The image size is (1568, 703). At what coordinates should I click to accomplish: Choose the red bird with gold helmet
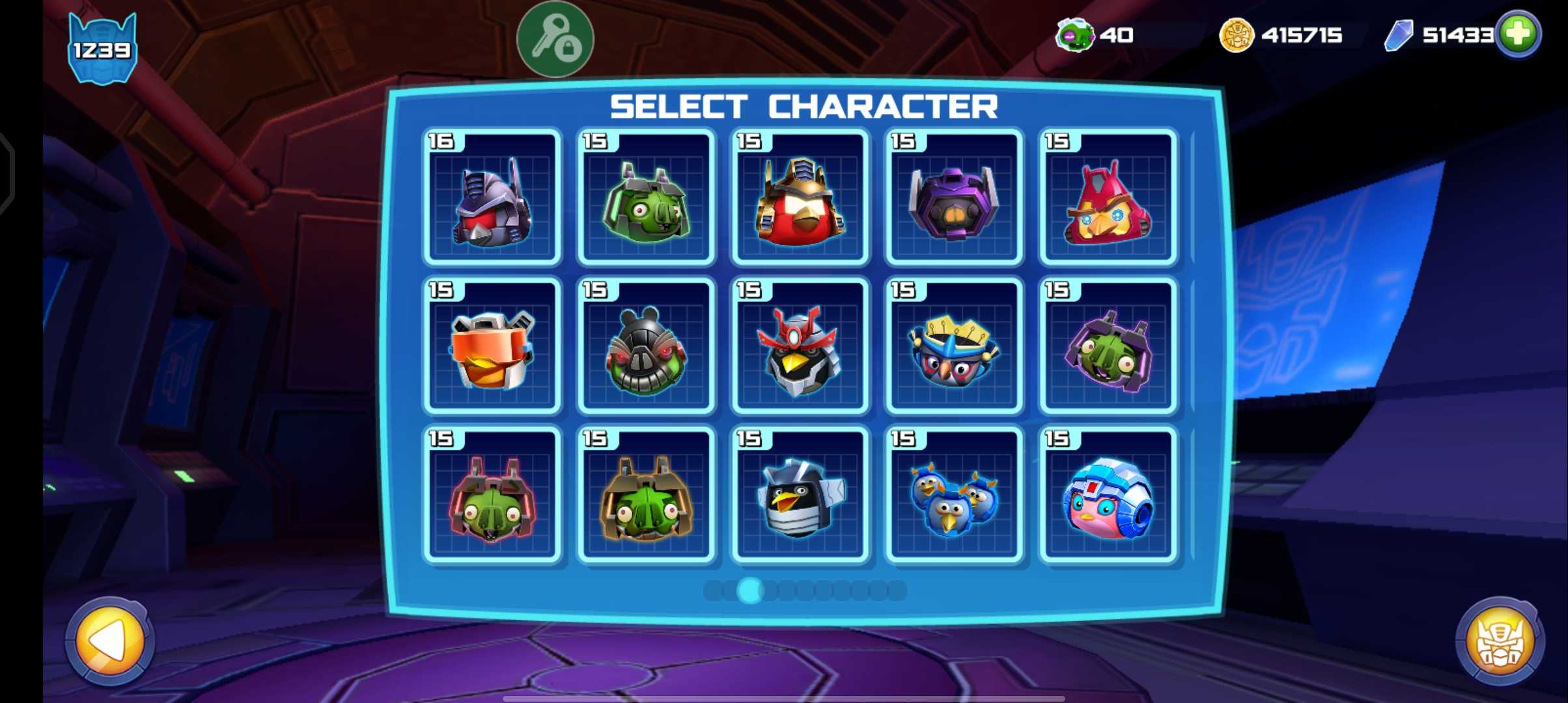[x=800, y=198]
